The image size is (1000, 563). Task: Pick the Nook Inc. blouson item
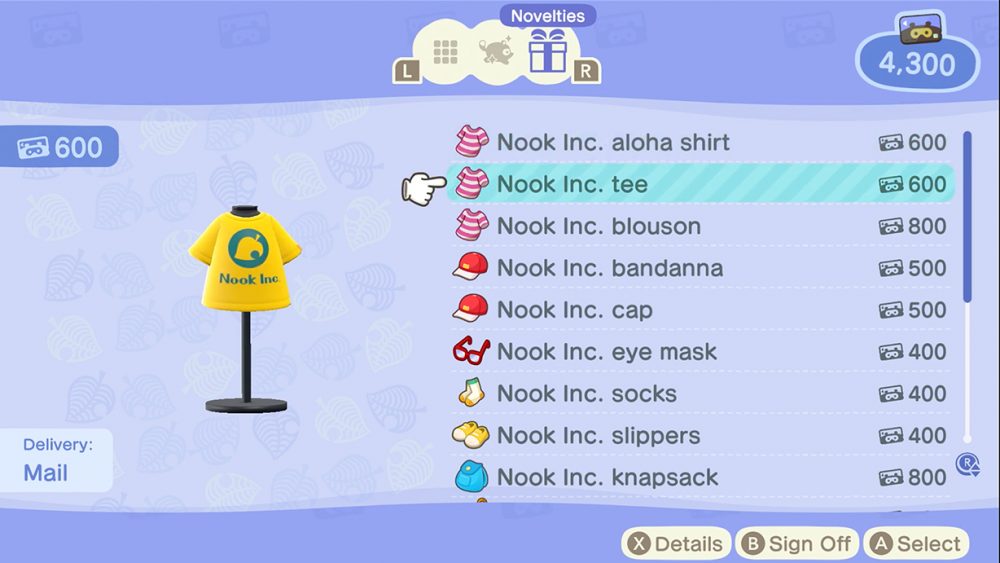tap(598, 226)
